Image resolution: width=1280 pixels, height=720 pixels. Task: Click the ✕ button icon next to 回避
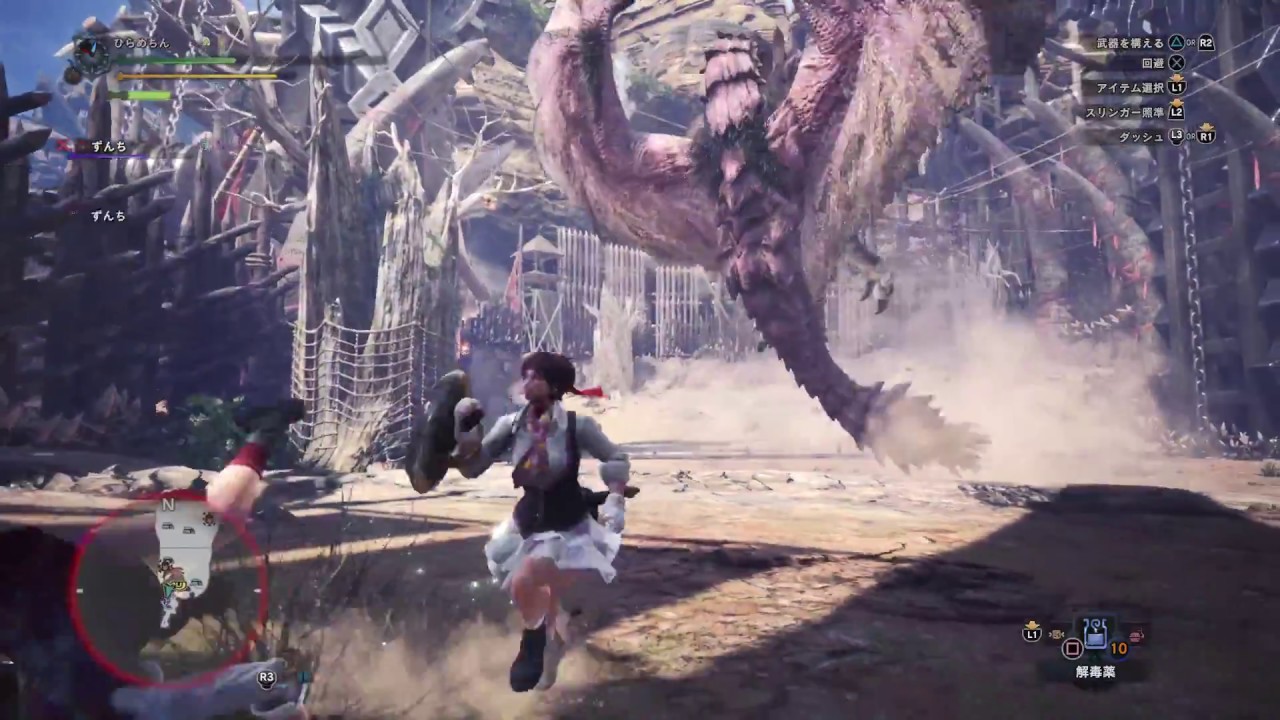click(1177, 62)
